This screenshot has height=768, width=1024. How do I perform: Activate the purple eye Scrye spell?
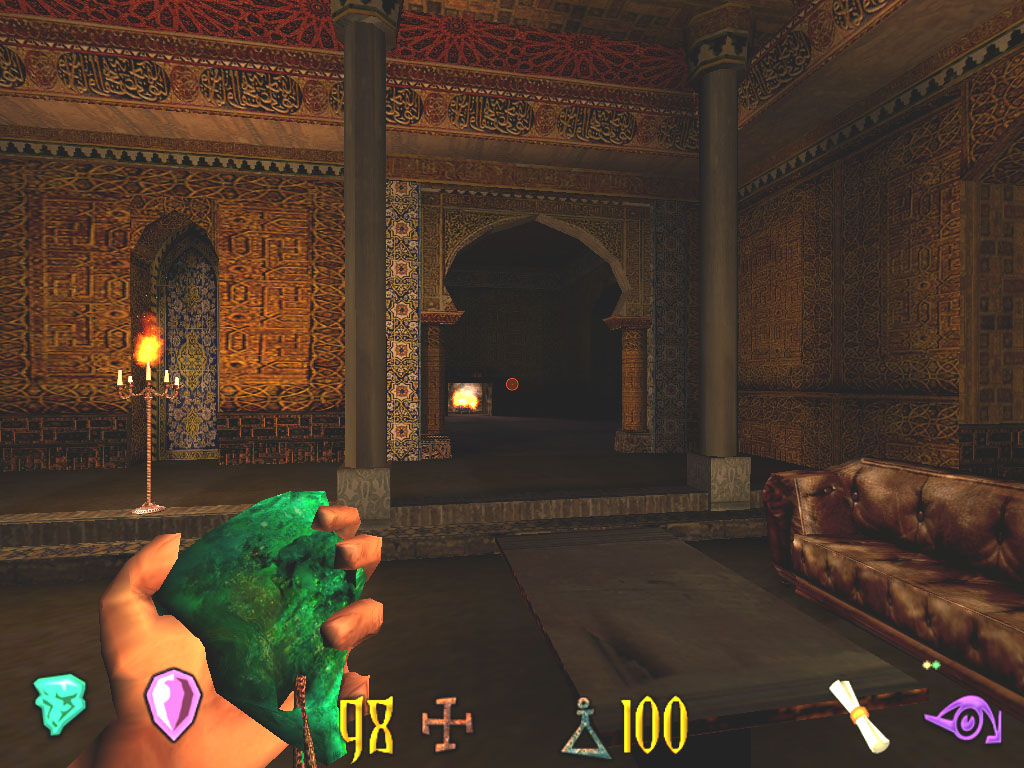pos(962,720)
